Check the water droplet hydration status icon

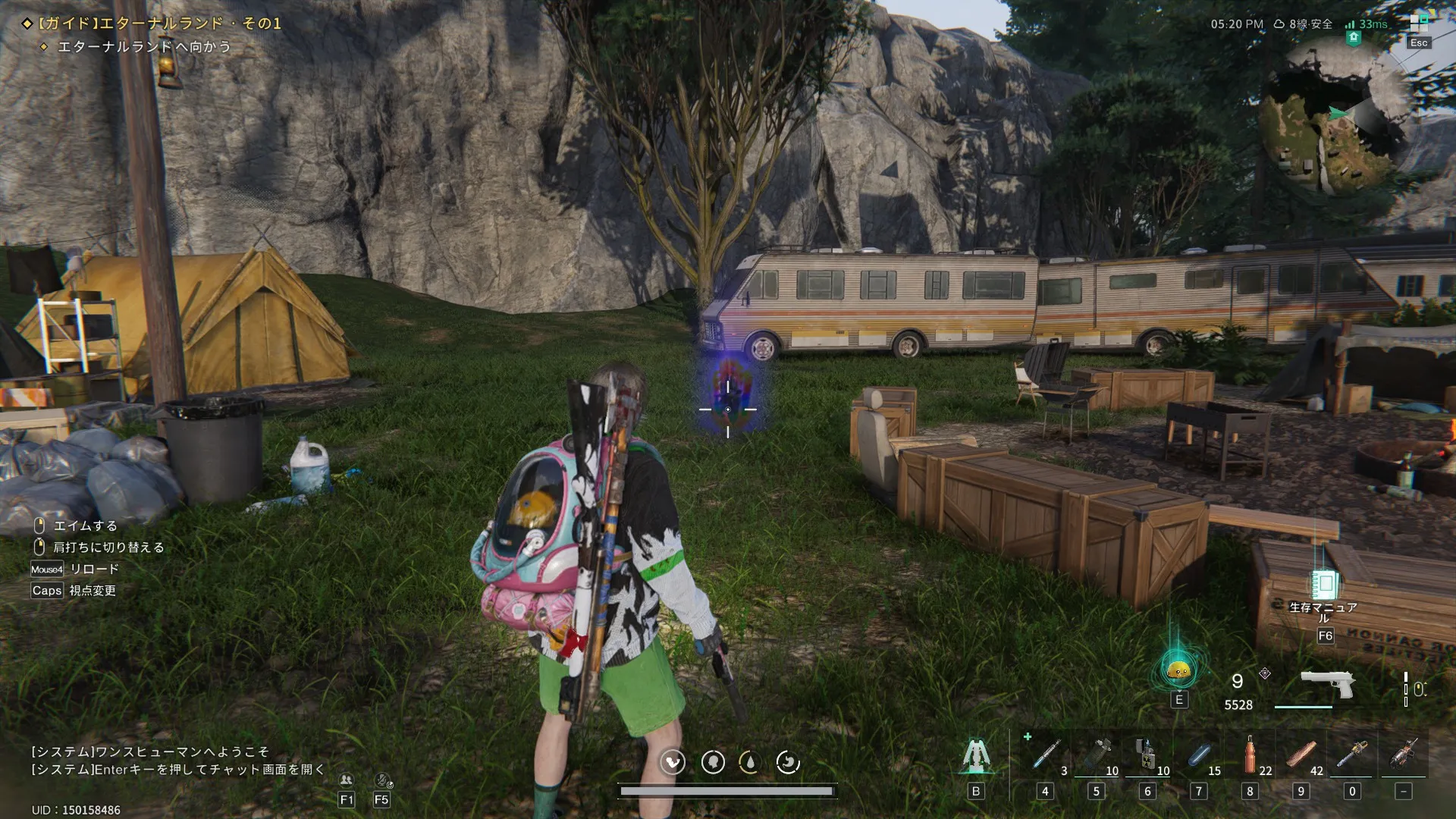(x=750, y=762)
